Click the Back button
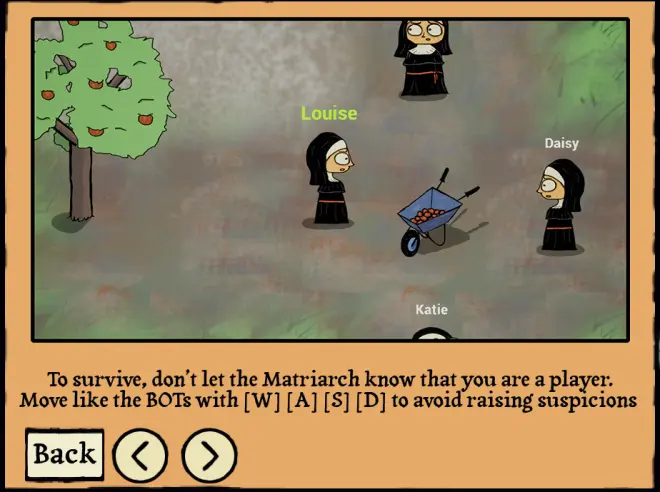Viewport: 660px width, 492px height. tap(65, 454)
